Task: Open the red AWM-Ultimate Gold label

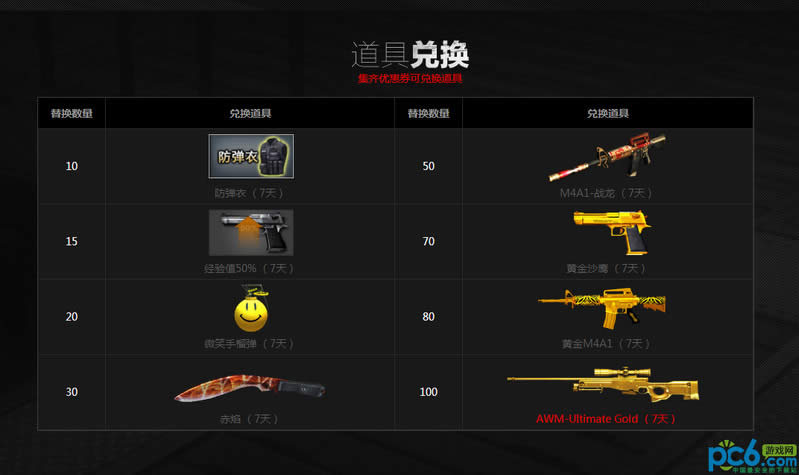Action: click(x=606, y=418)
